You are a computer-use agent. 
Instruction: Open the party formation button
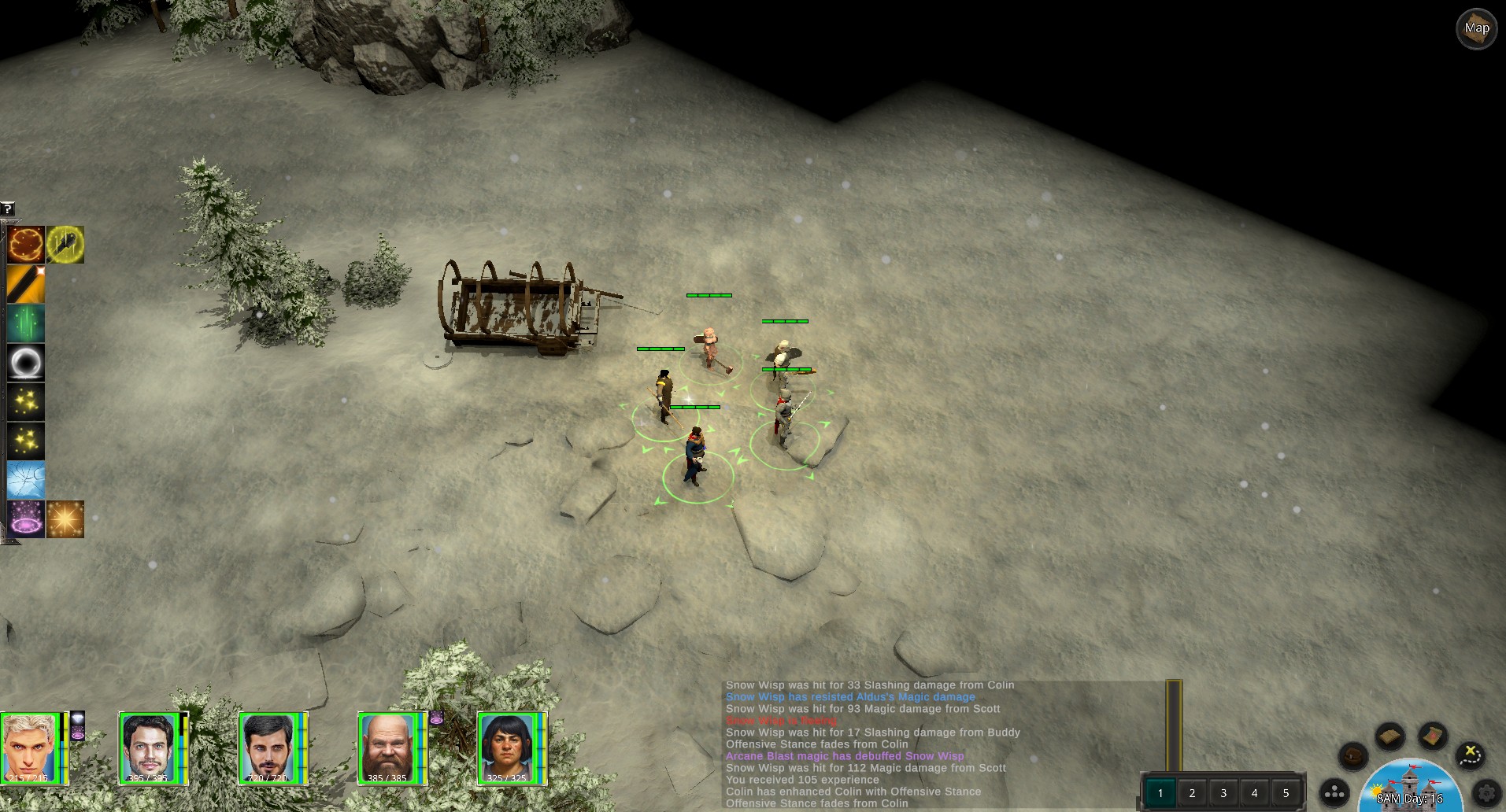coord(1335,793)
